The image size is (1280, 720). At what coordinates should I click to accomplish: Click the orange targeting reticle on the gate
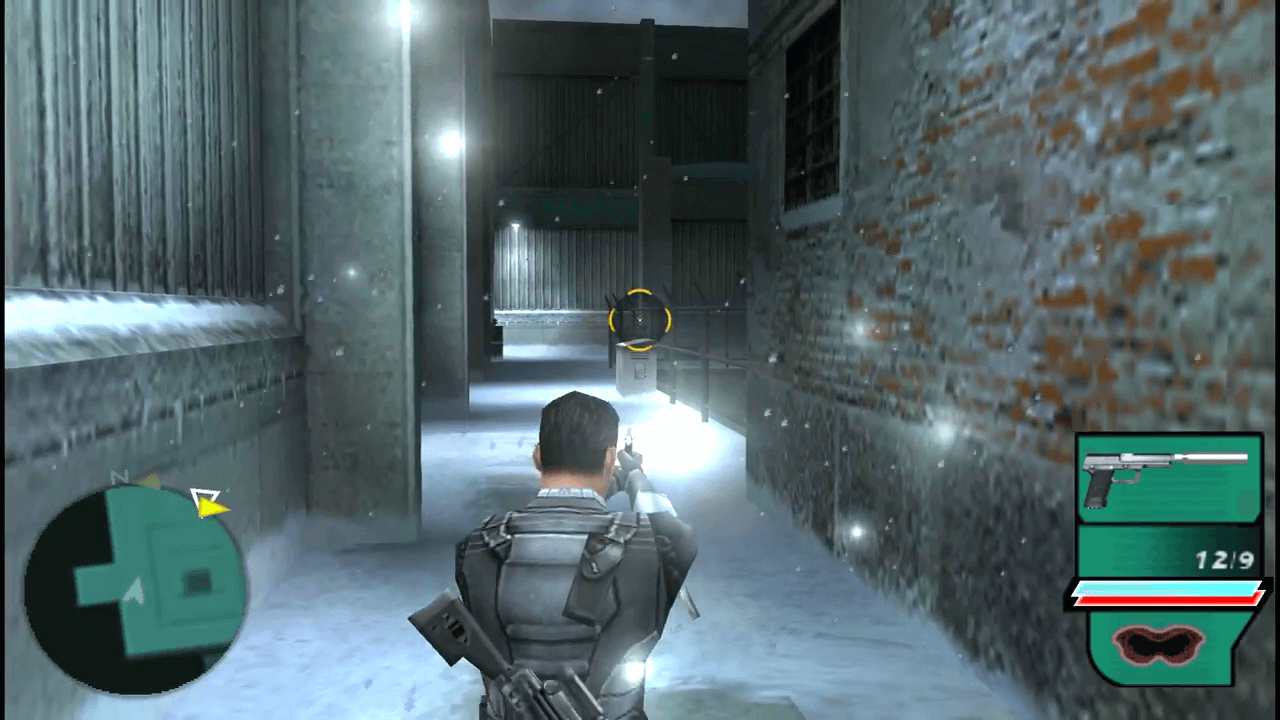point(638,317)
